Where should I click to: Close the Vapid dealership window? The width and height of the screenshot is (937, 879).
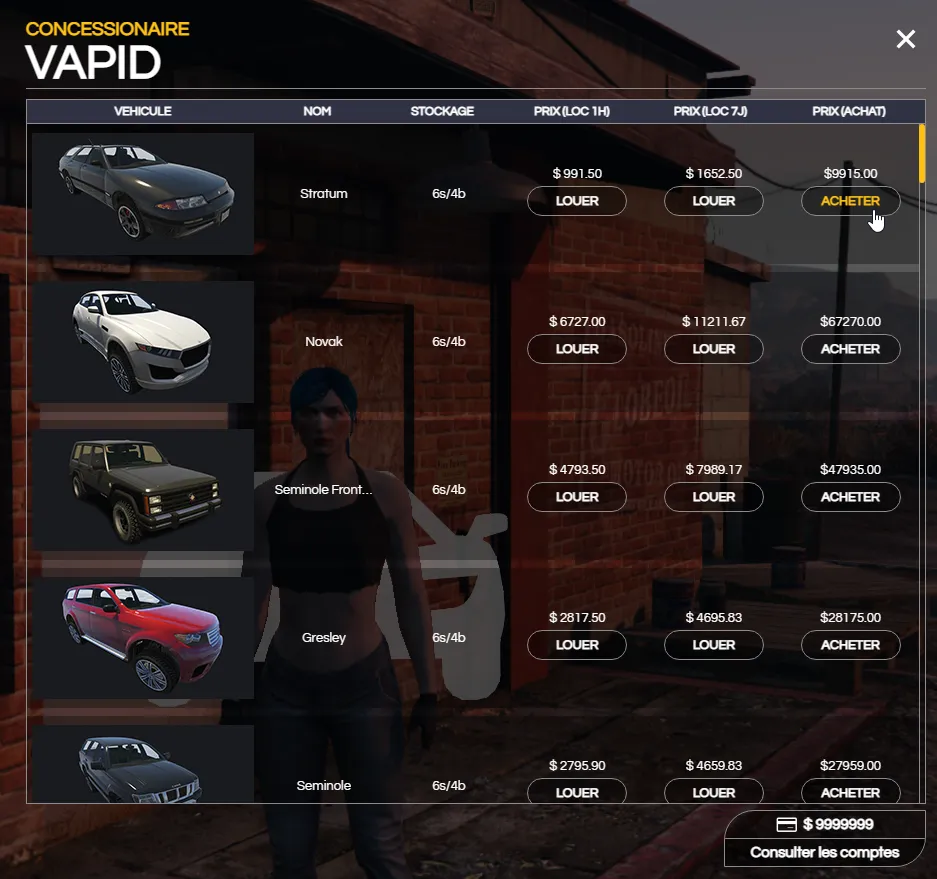coord(905,39)
